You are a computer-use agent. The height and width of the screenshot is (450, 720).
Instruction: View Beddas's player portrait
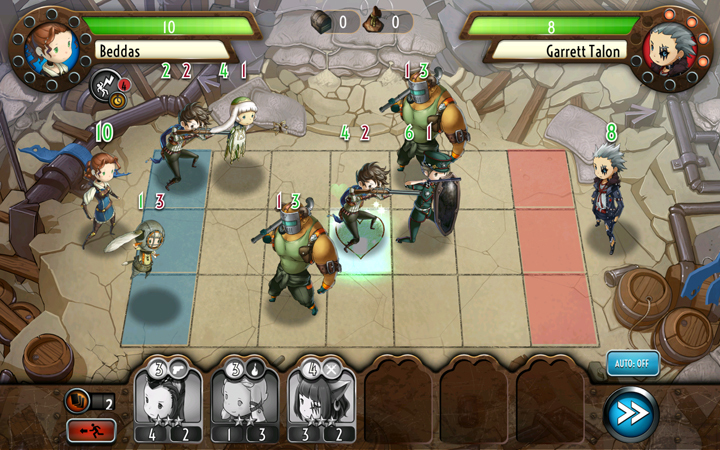click(x=46, y=43)
